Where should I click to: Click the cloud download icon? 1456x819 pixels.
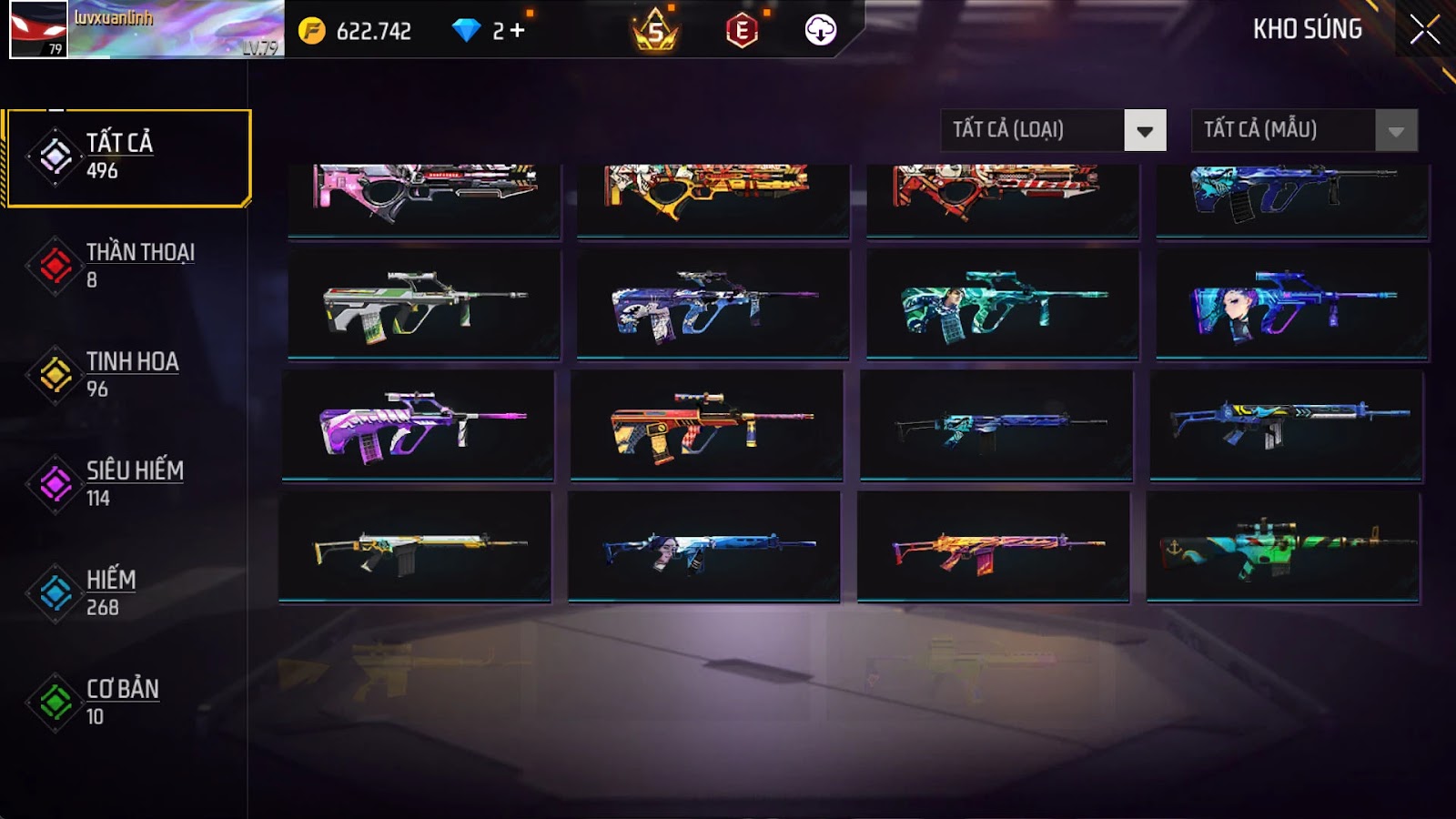[820, 31]
